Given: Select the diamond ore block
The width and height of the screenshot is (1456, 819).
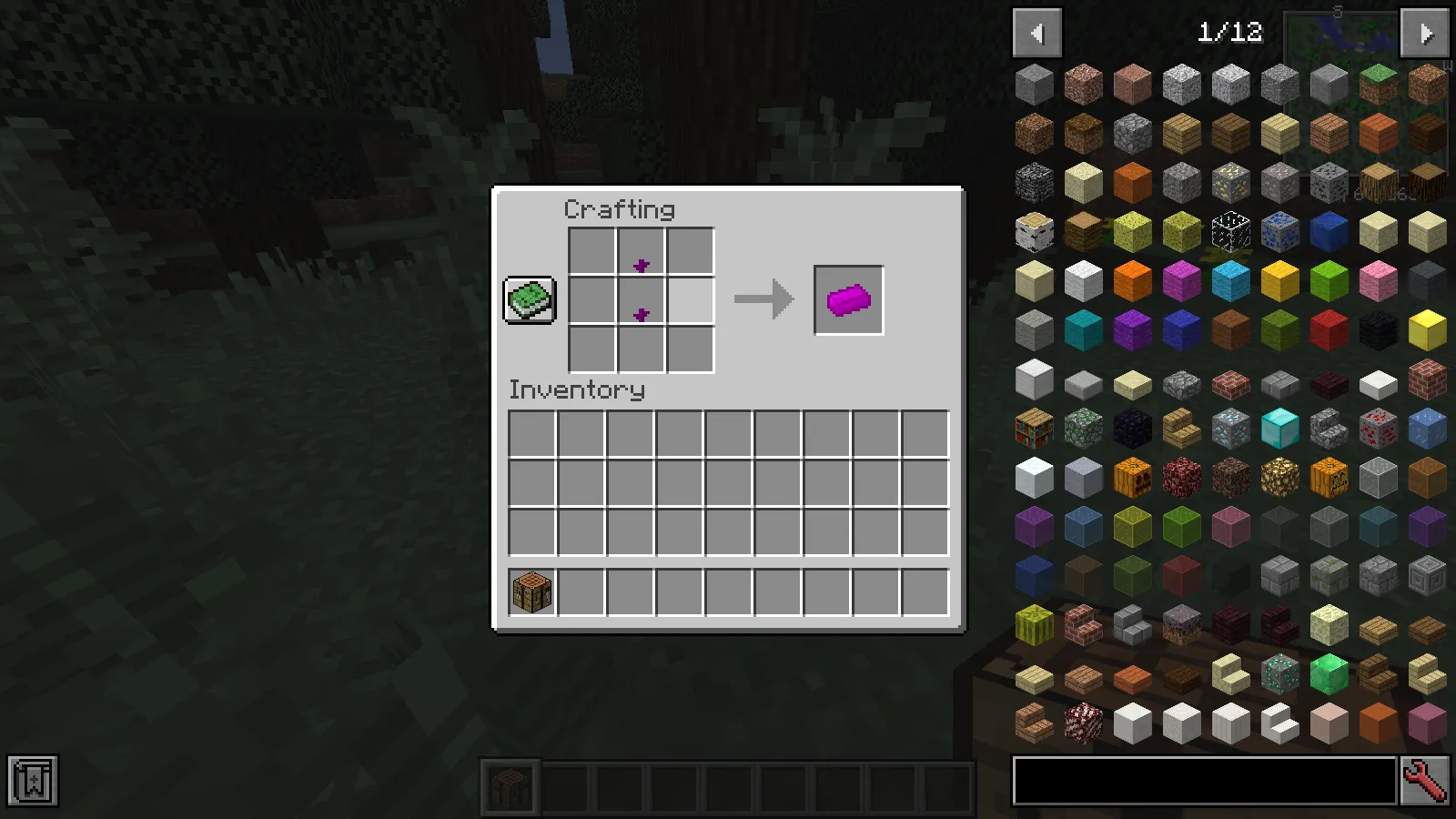Looking at the screenshot, I should (x=1229, y=428).
